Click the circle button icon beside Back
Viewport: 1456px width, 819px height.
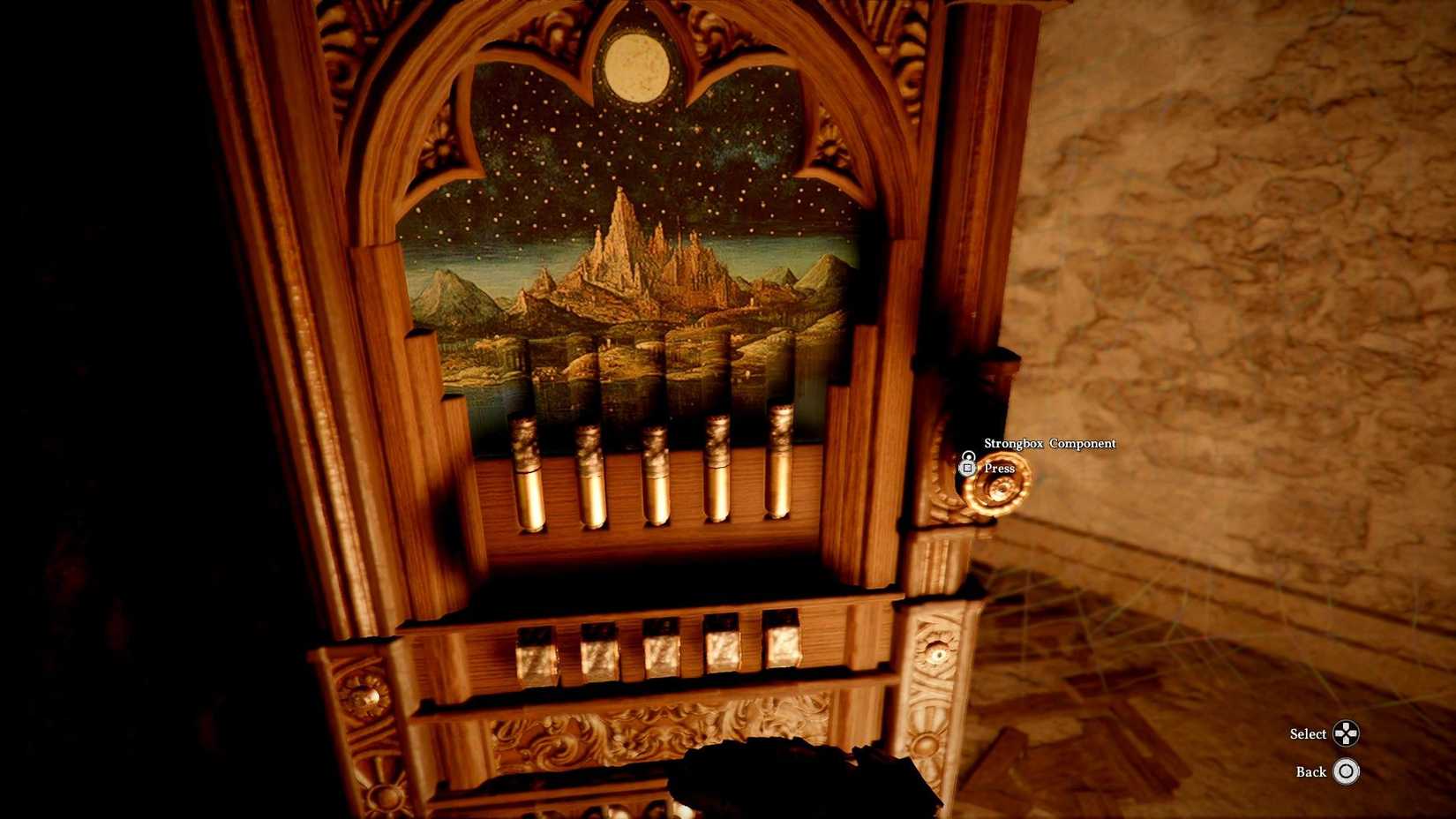pos(1346,771)
